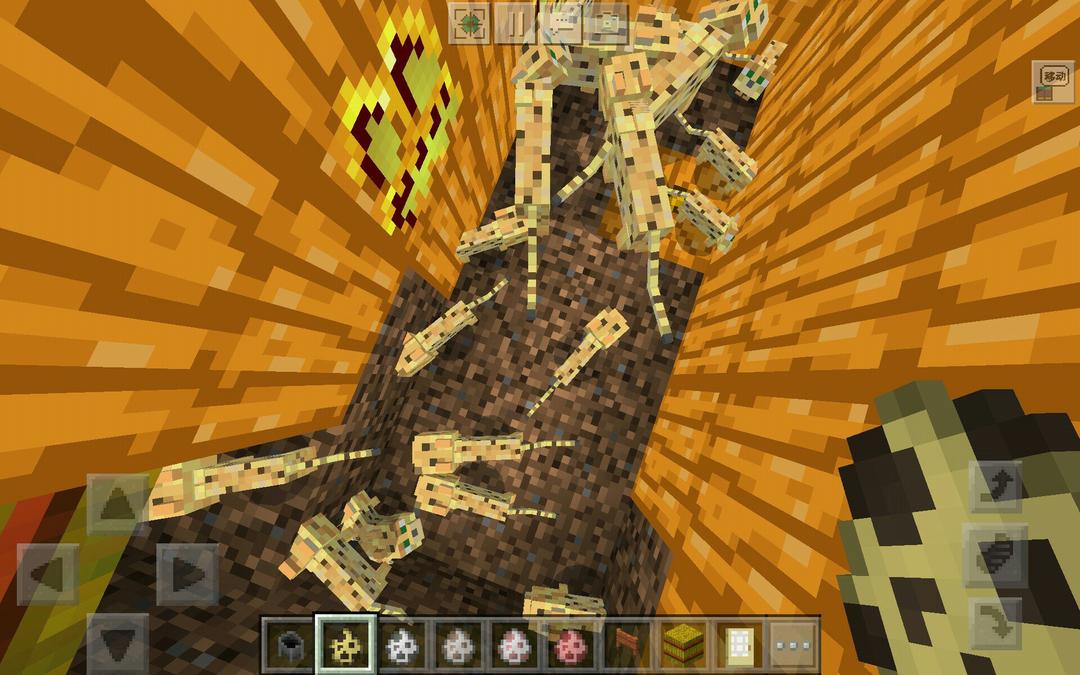Take a screenshot with the camera button
Screen dimensions: 1080x675
pyautogui.click(x=609, y=23)
